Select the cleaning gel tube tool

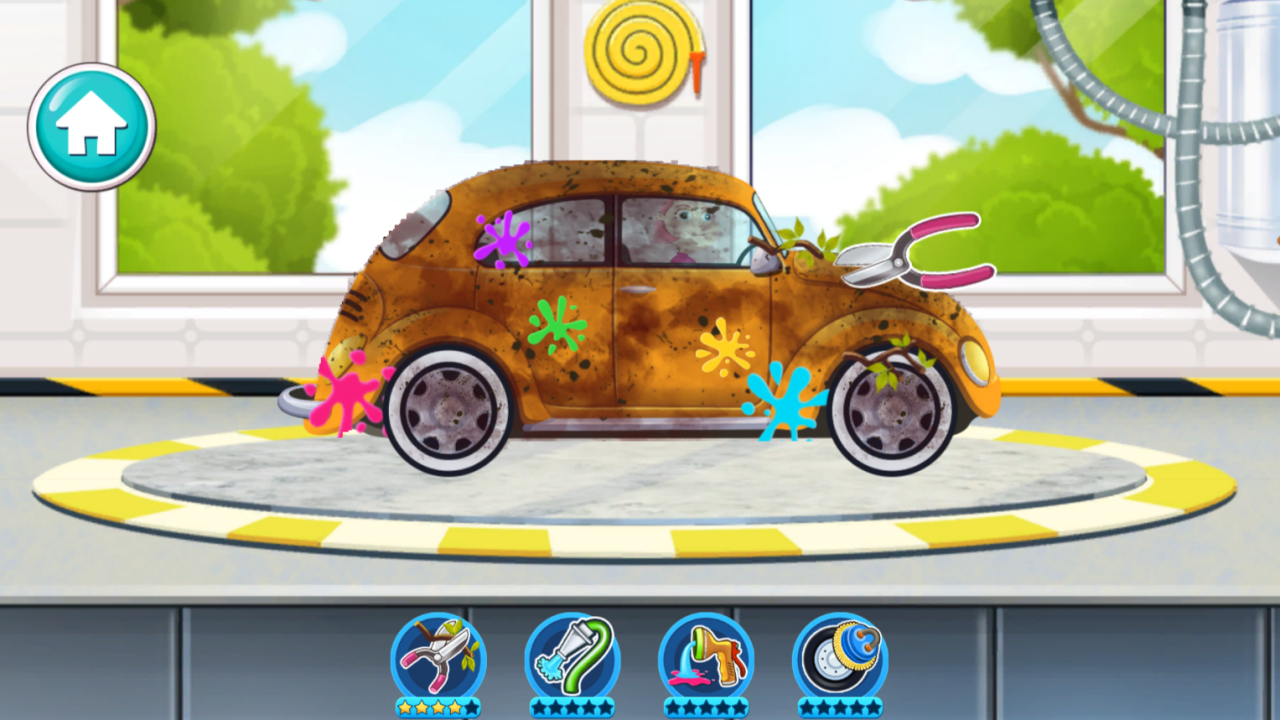[x=575, y=655]
